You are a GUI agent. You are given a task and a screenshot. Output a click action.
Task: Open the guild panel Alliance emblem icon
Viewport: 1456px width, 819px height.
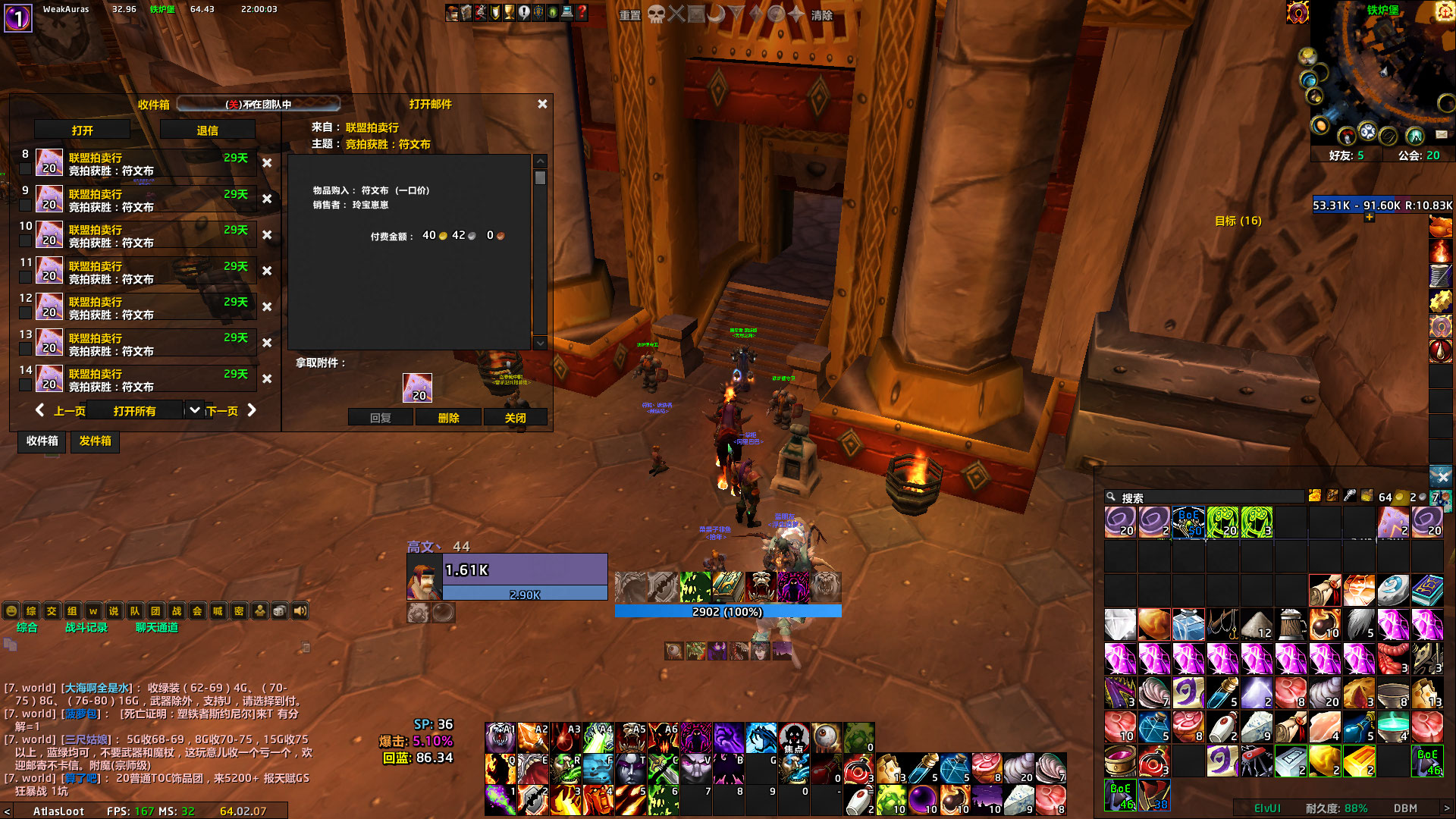point(538,11)
